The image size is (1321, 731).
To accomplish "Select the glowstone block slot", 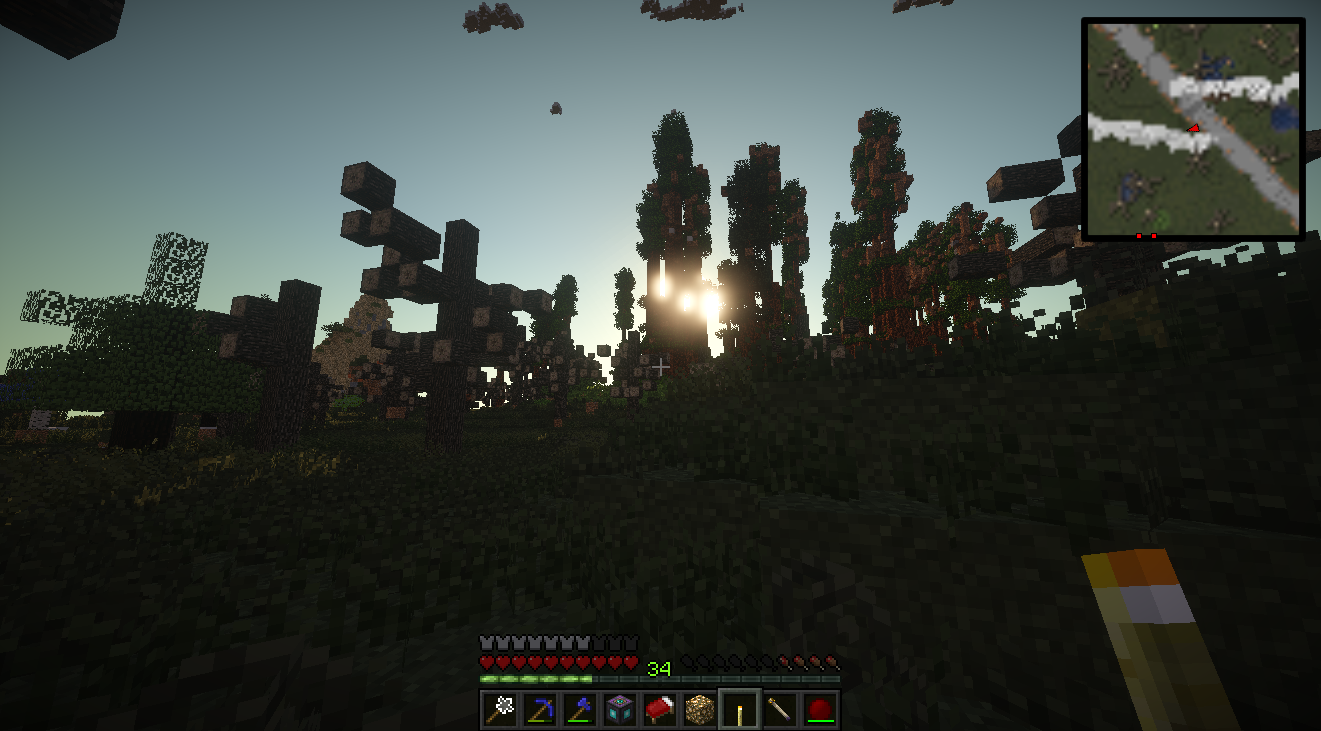I will tap(700, 710).
